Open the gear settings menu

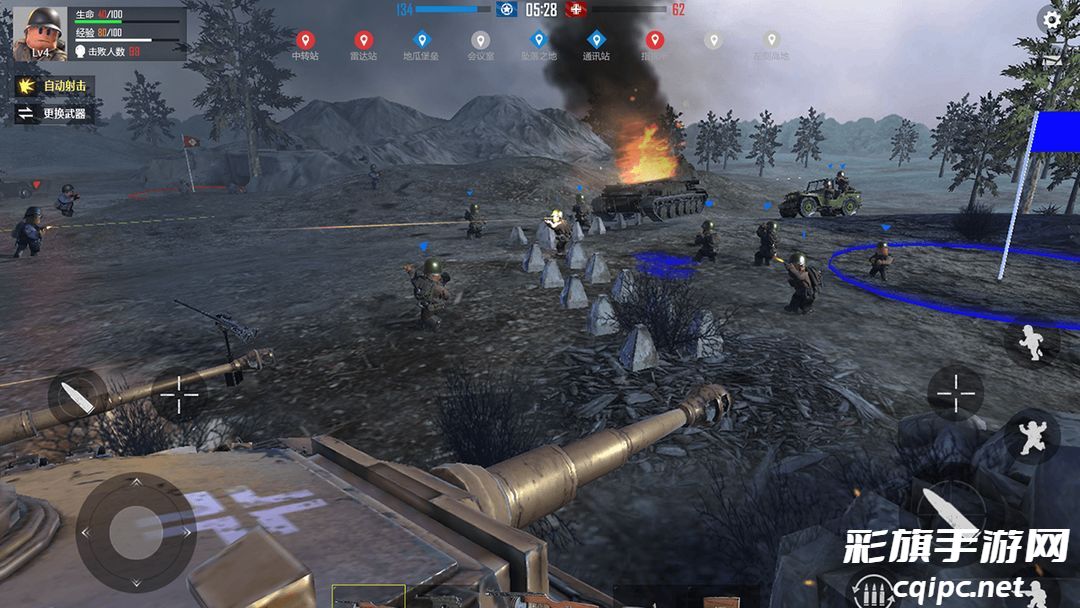click(1051, 19)
